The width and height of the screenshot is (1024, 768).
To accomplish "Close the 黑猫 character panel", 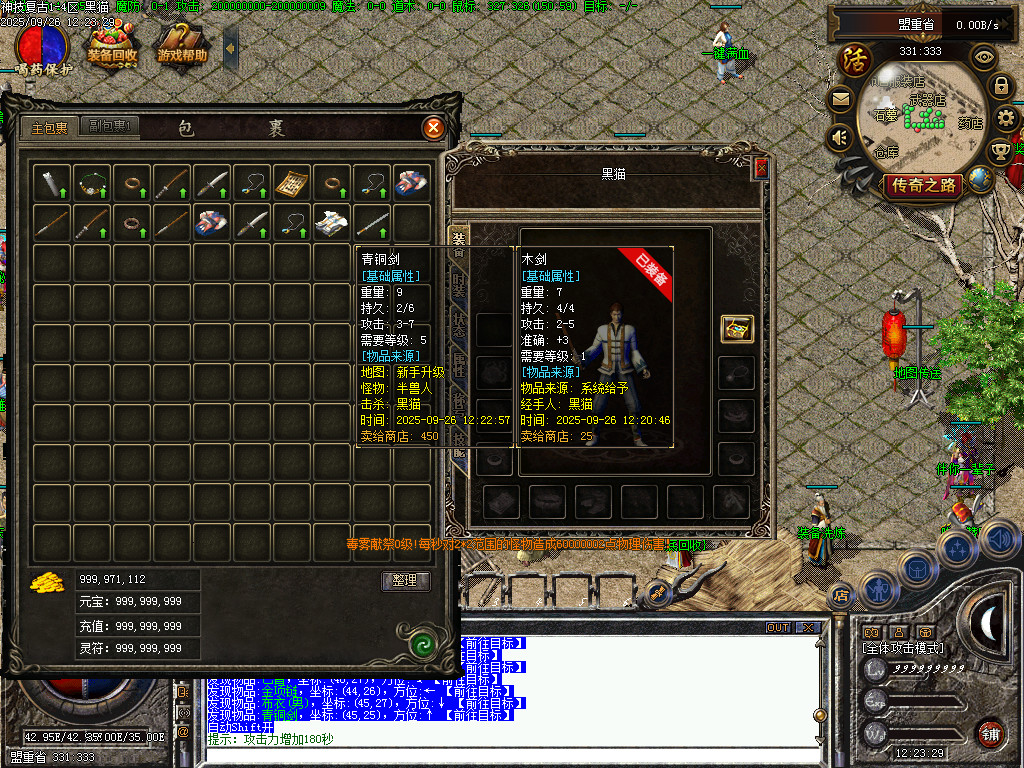I will tap(761, 169).
